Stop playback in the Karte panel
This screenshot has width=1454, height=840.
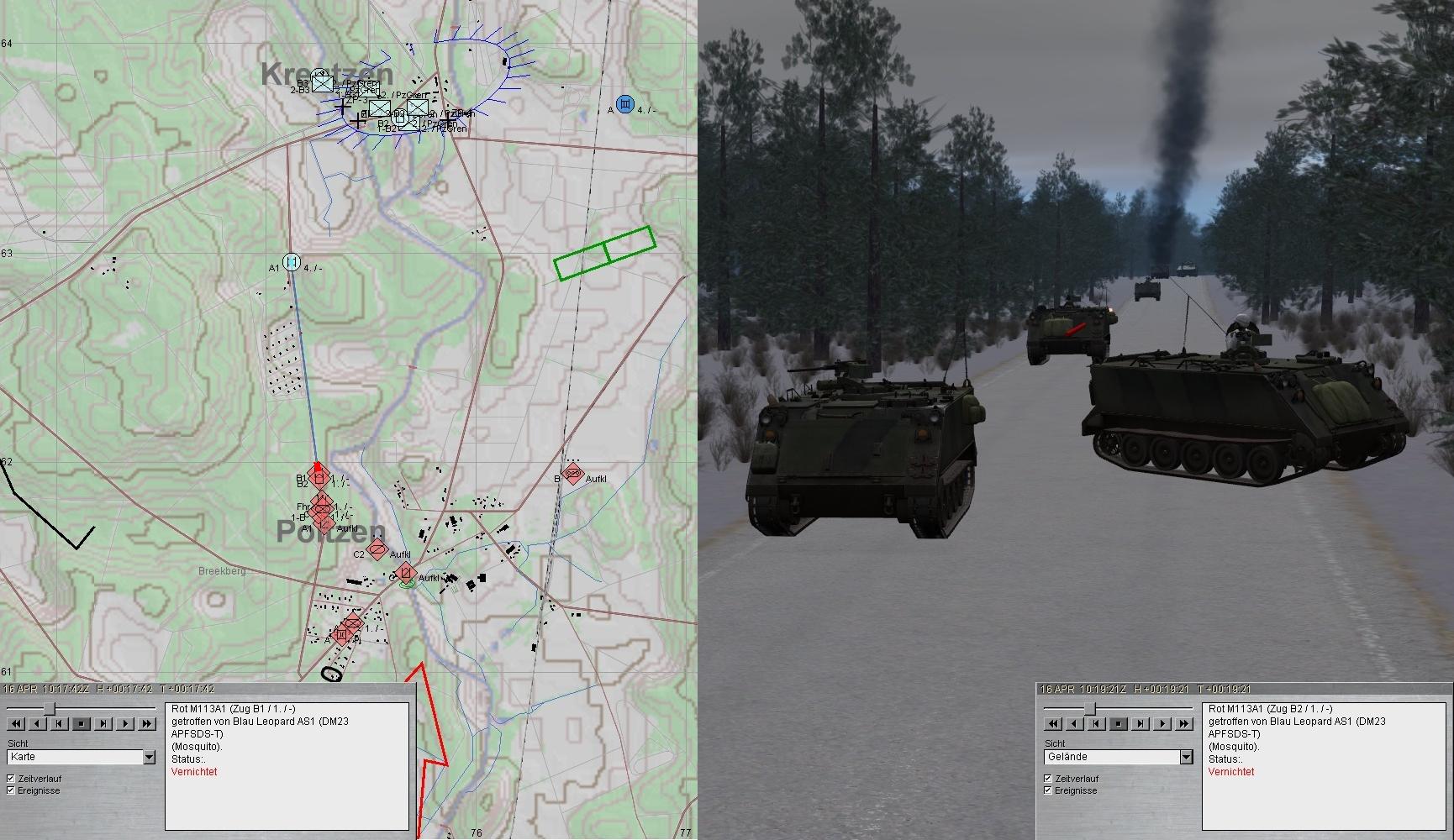click(x=82, y=723)
